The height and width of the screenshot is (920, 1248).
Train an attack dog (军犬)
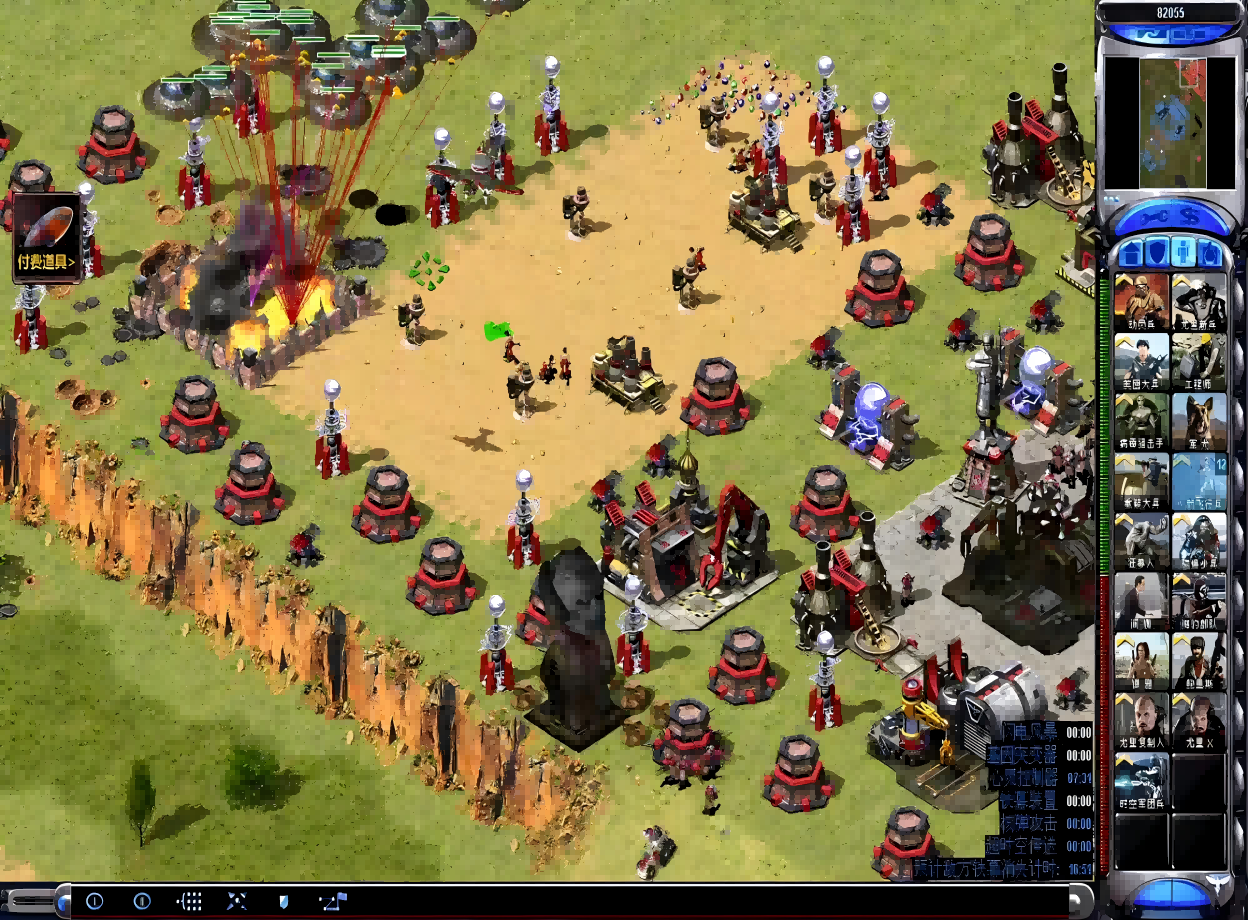tap(1199, 422)
